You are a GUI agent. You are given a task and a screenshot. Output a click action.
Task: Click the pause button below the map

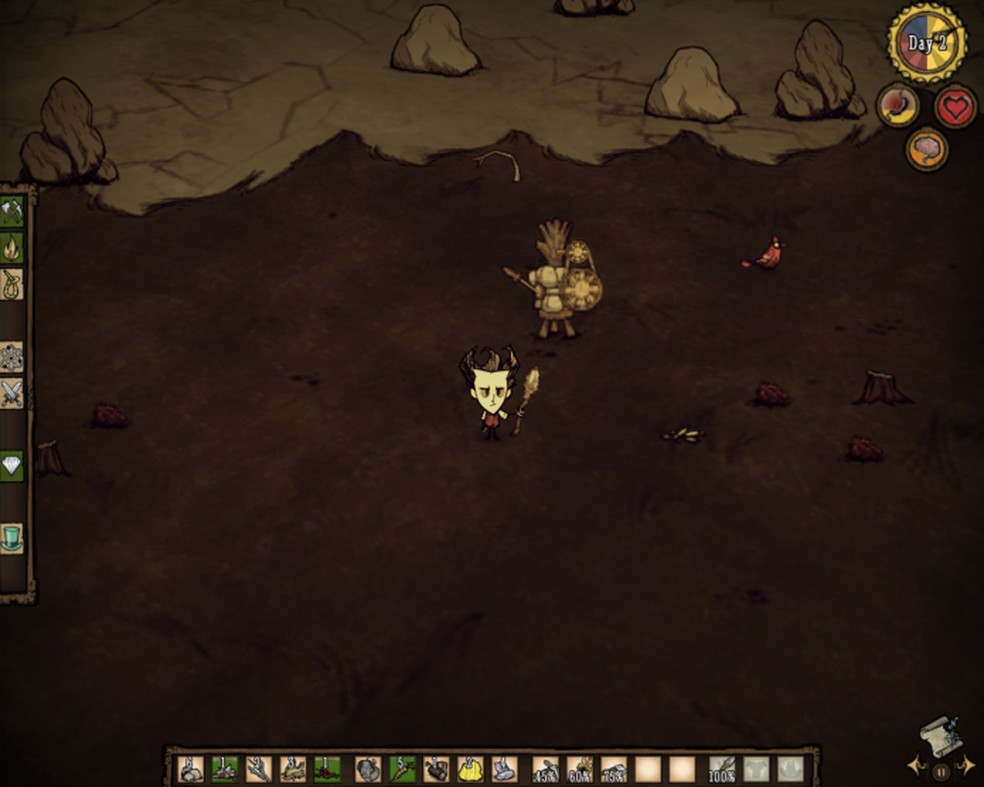[x=941, y=772]
